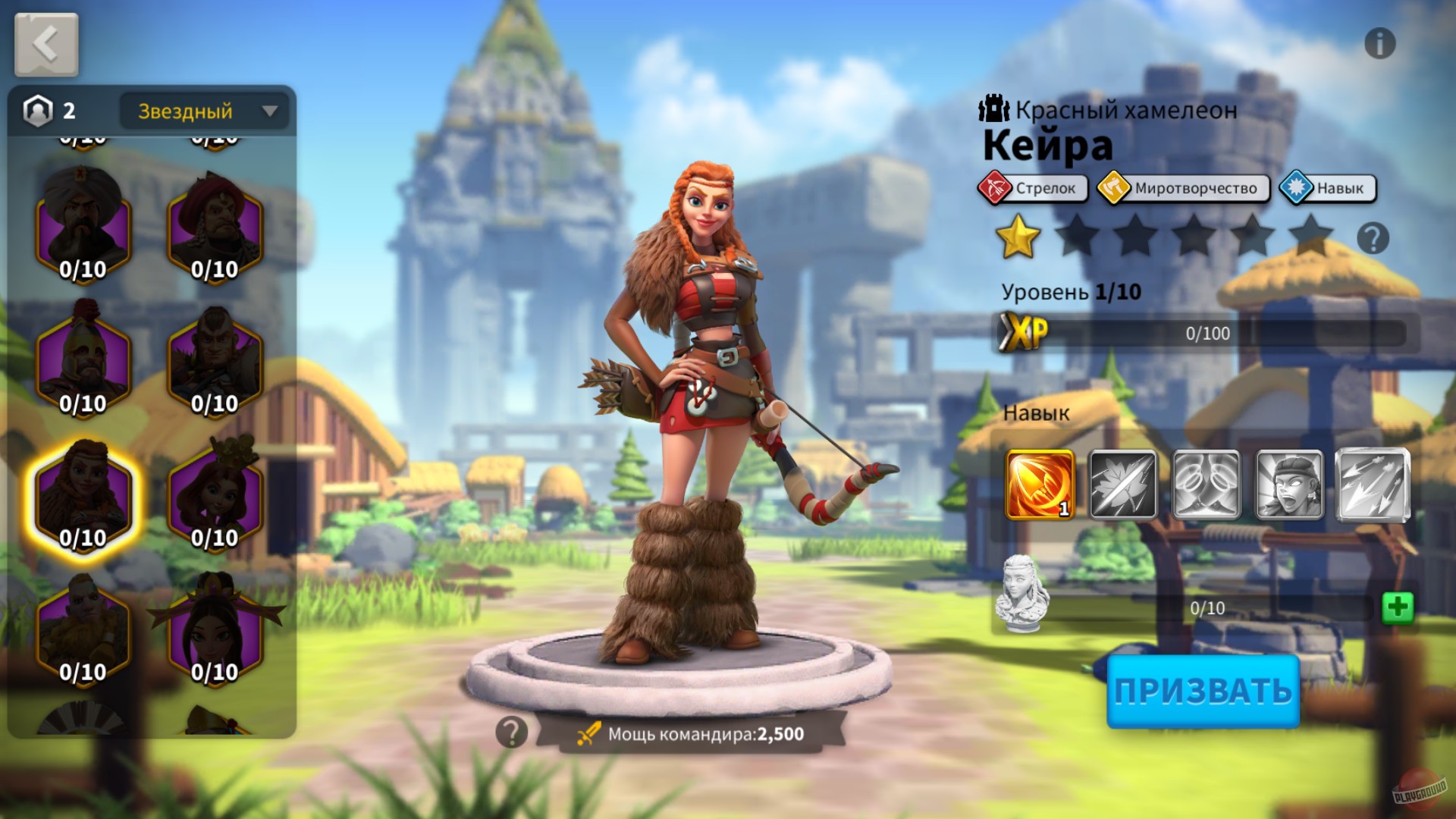
Task: Open the Миротворчество specialization badge
Action: pyautogui.click(x=1183, y=188)
